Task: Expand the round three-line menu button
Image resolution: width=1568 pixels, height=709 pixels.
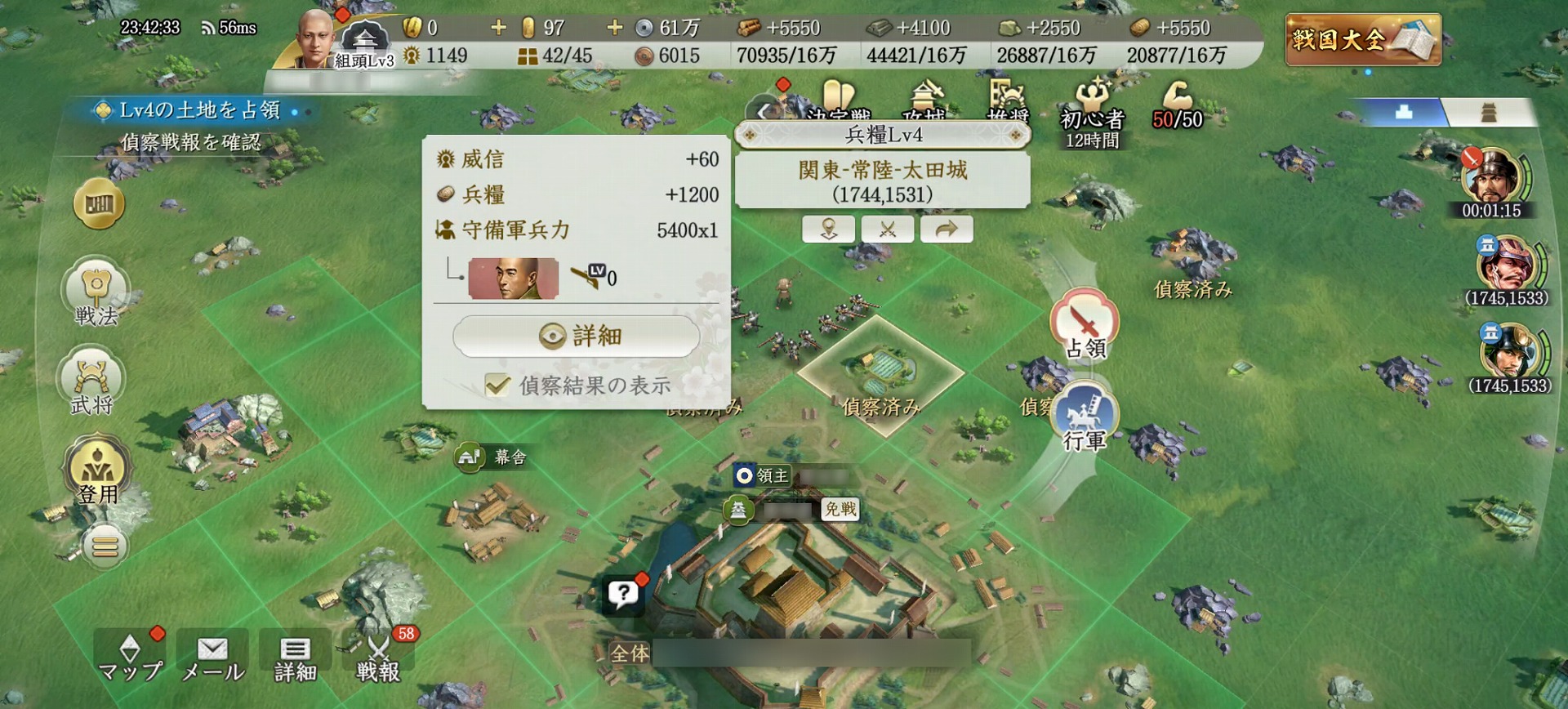Action: tap(105, 546)
